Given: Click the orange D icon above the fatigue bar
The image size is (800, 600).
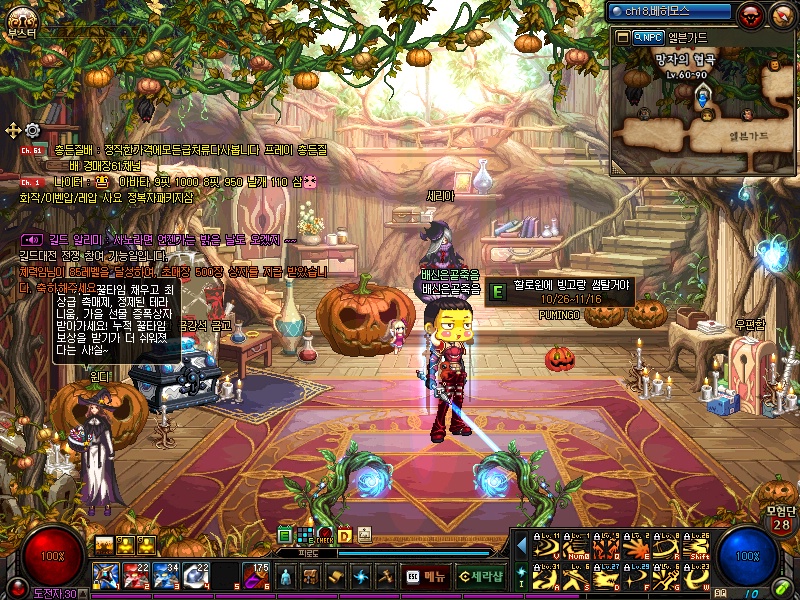Looking at the screenshot, I should coord(345,535).
